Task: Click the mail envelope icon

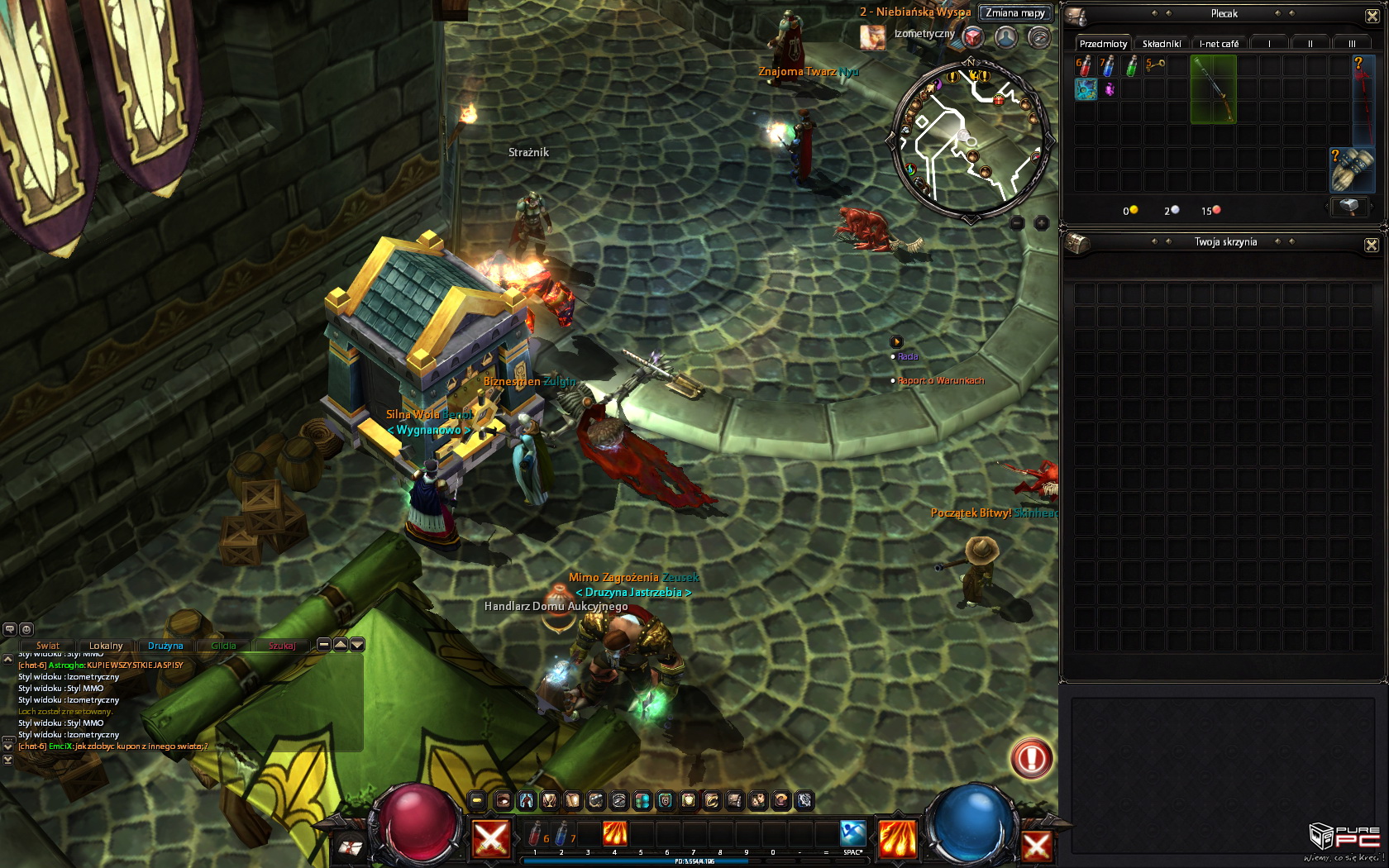Action: tap(351, 847)
